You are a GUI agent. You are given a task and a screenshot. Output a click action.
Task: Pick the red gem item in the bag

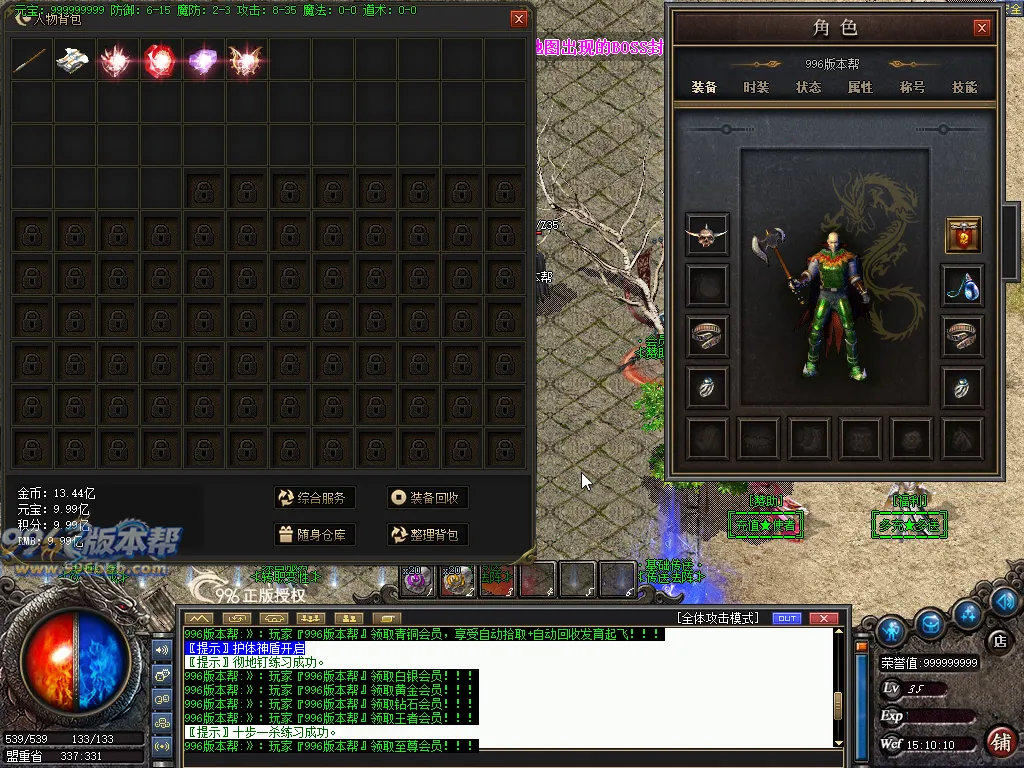click(160, 60)
